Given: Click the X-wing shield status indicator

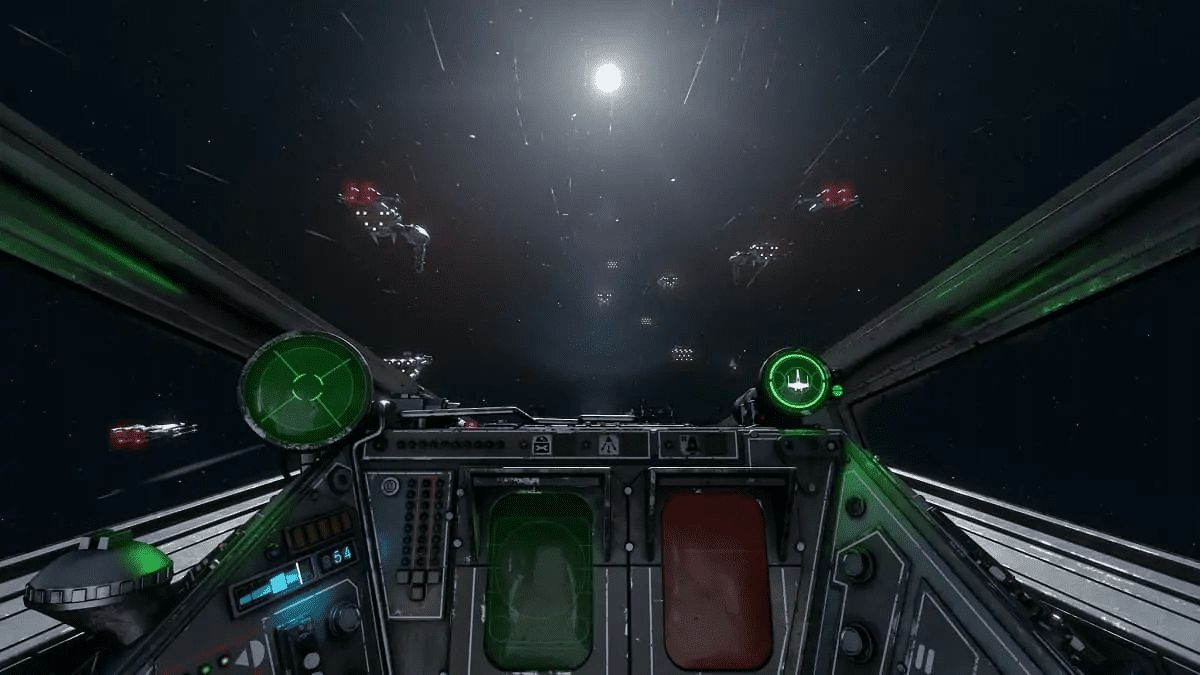Looking at the screenshot, I should click(x=796, y=381).
